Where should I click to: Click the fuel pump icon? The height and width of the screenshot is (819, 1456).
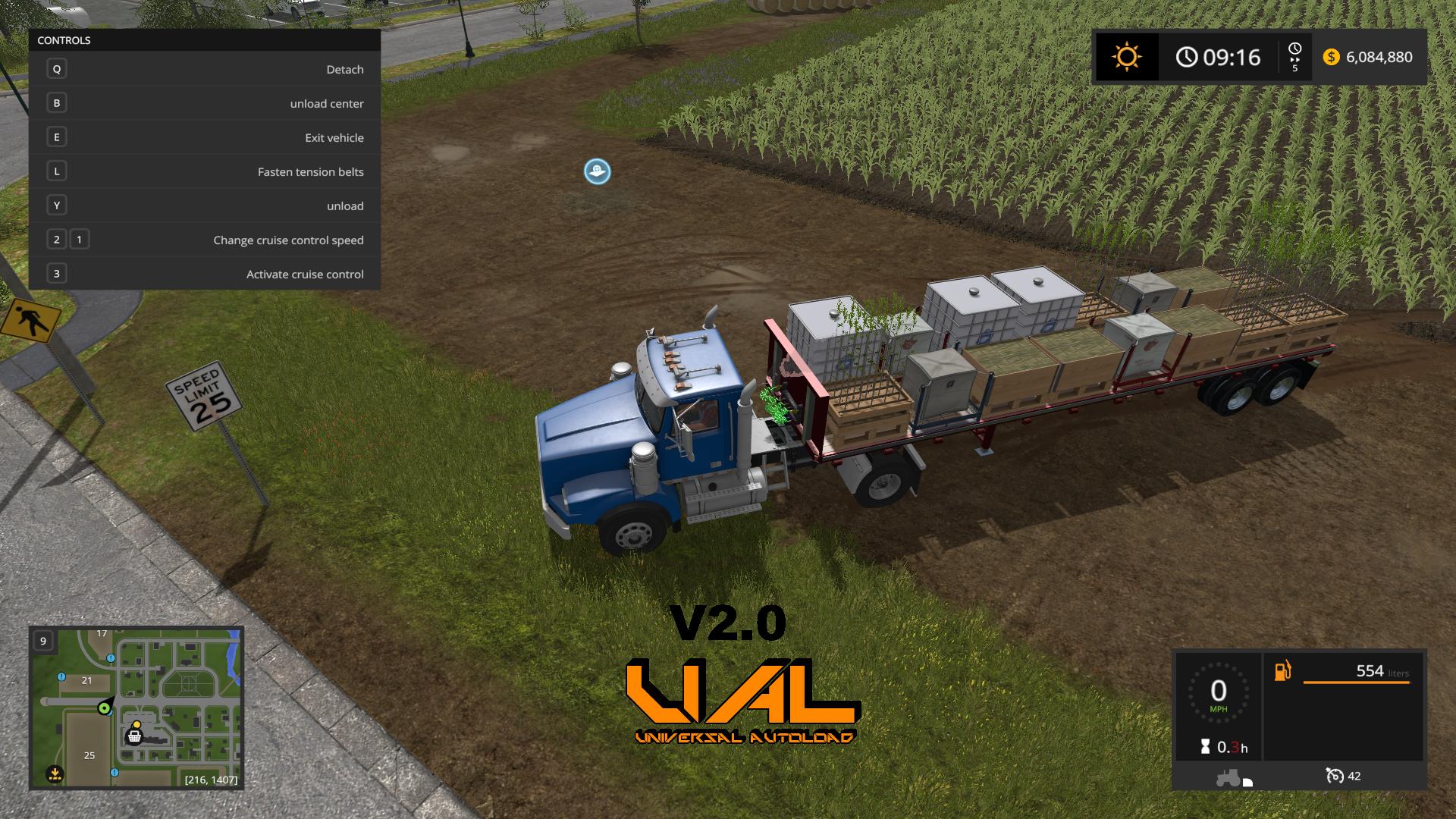pos(1282,671)
